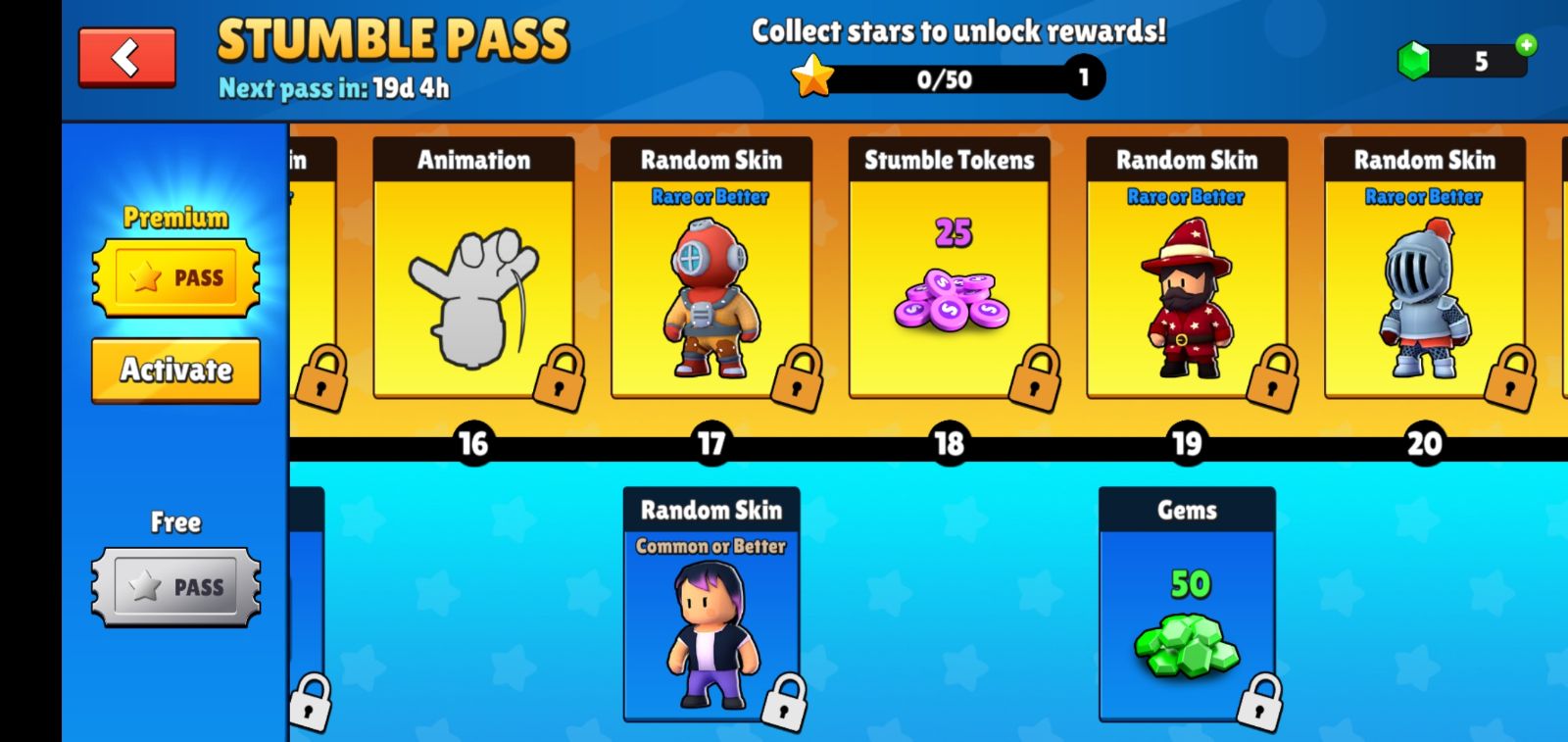
Task: Tap the silver Free PASS ticket
Action: (176, 586)
